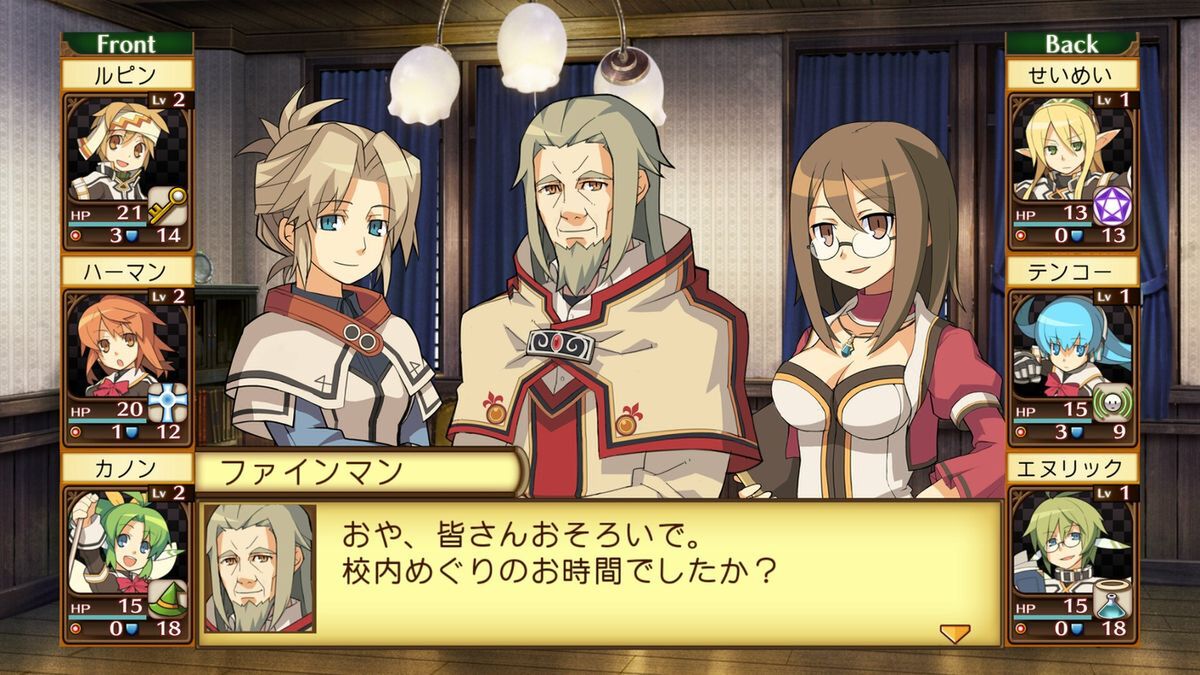Click the ファインマン dialogue text box
Viewport: 1200px width, 675px height.
(600, 573)
